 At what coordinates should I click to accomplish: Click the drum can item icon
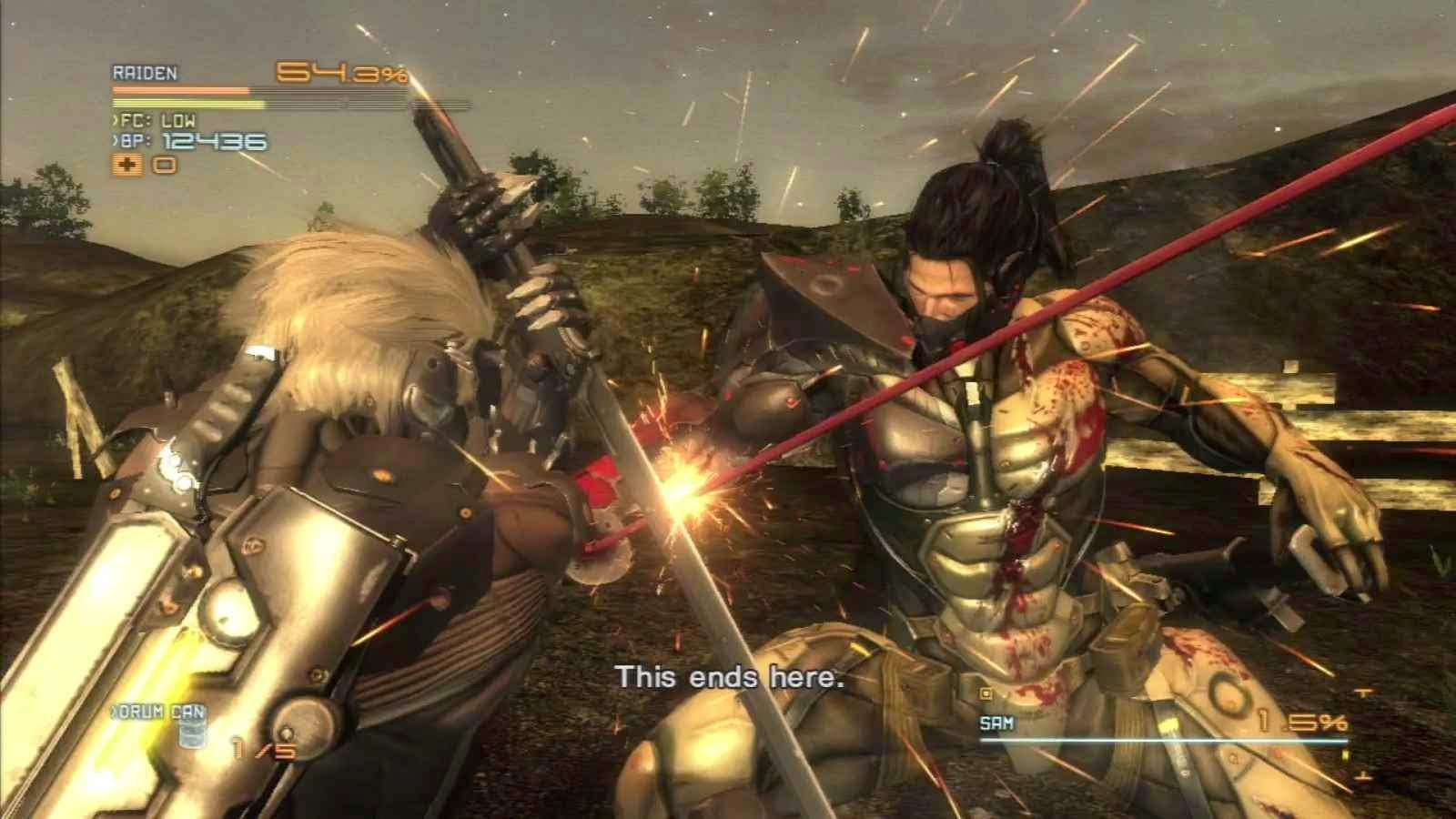pos(192,734)
